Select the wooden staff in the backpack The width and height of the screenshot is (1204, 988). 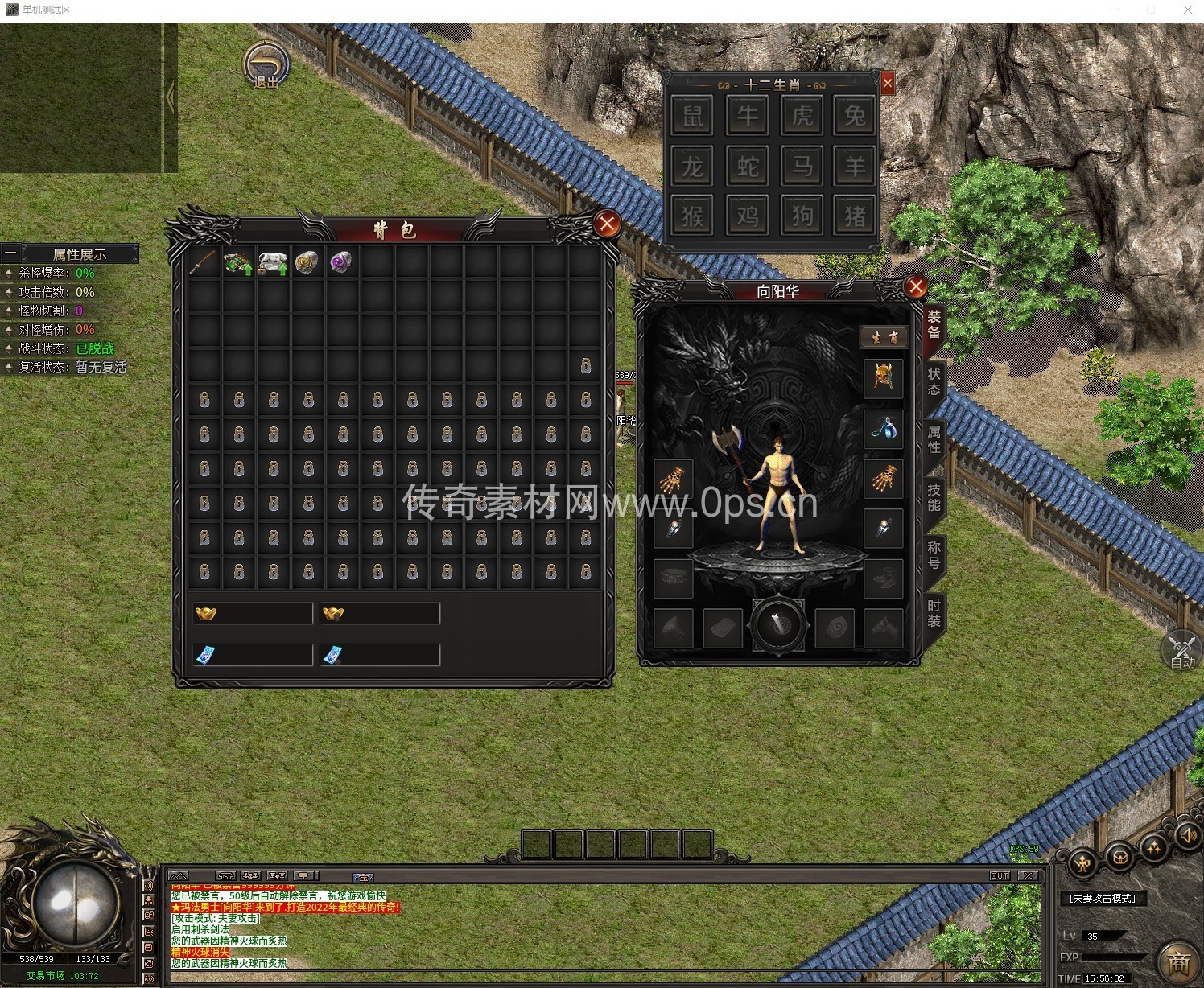pos(204,262)
